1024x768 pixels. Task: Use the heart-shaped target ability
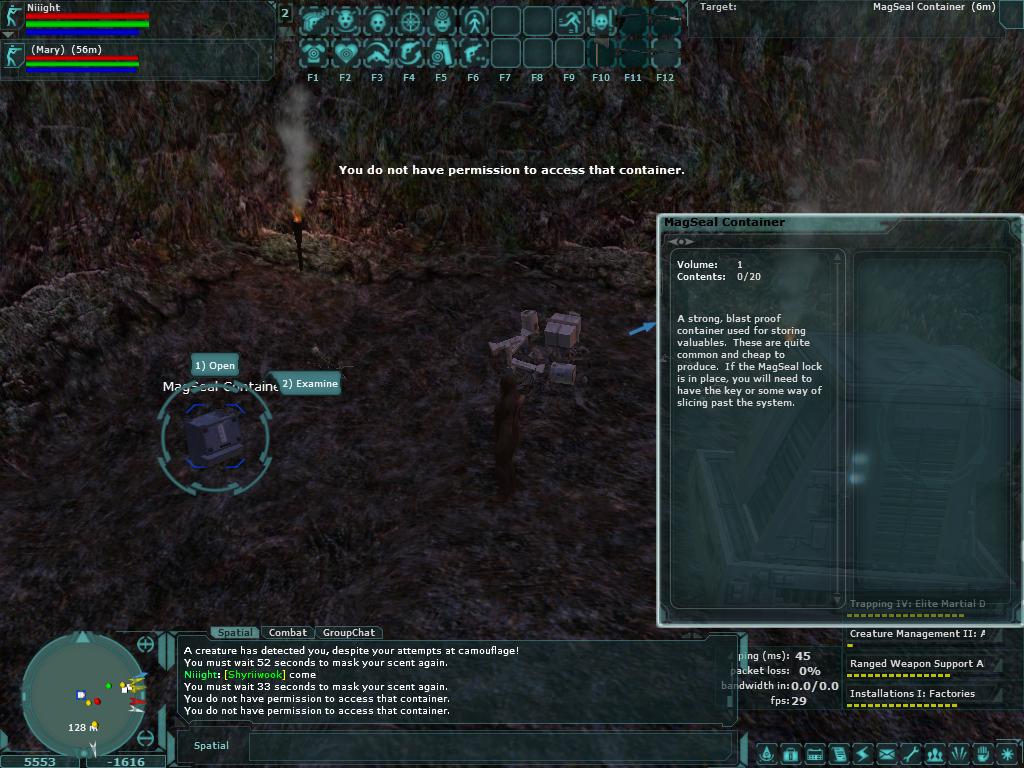[345, 53]
